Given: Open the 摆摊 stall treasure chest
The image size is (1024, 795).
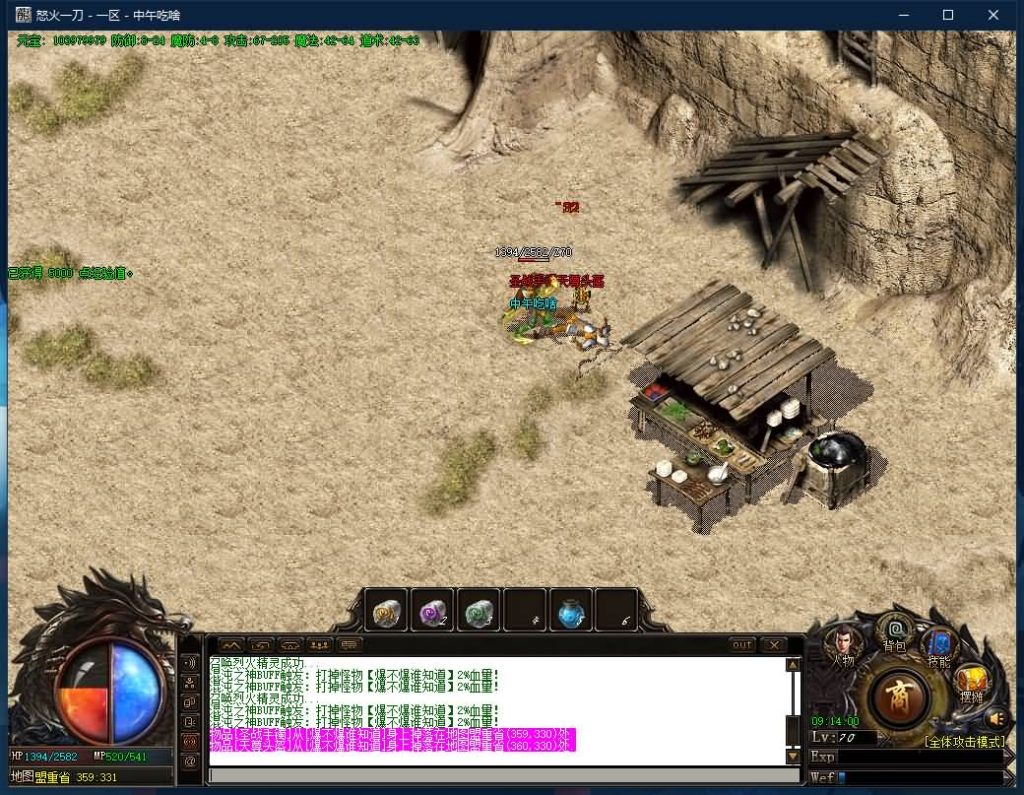Looking at the screenshot, I should 971,683.
